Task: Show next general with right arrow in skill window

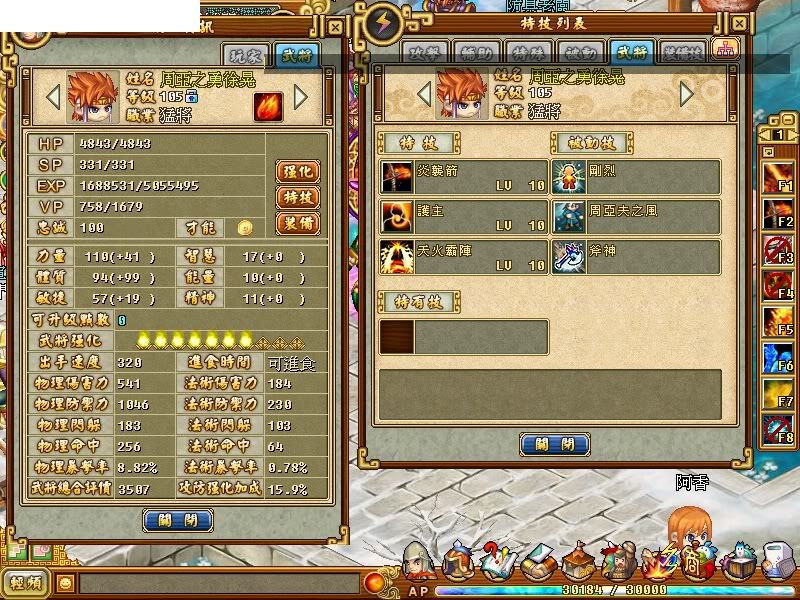Action: point(687,94)
